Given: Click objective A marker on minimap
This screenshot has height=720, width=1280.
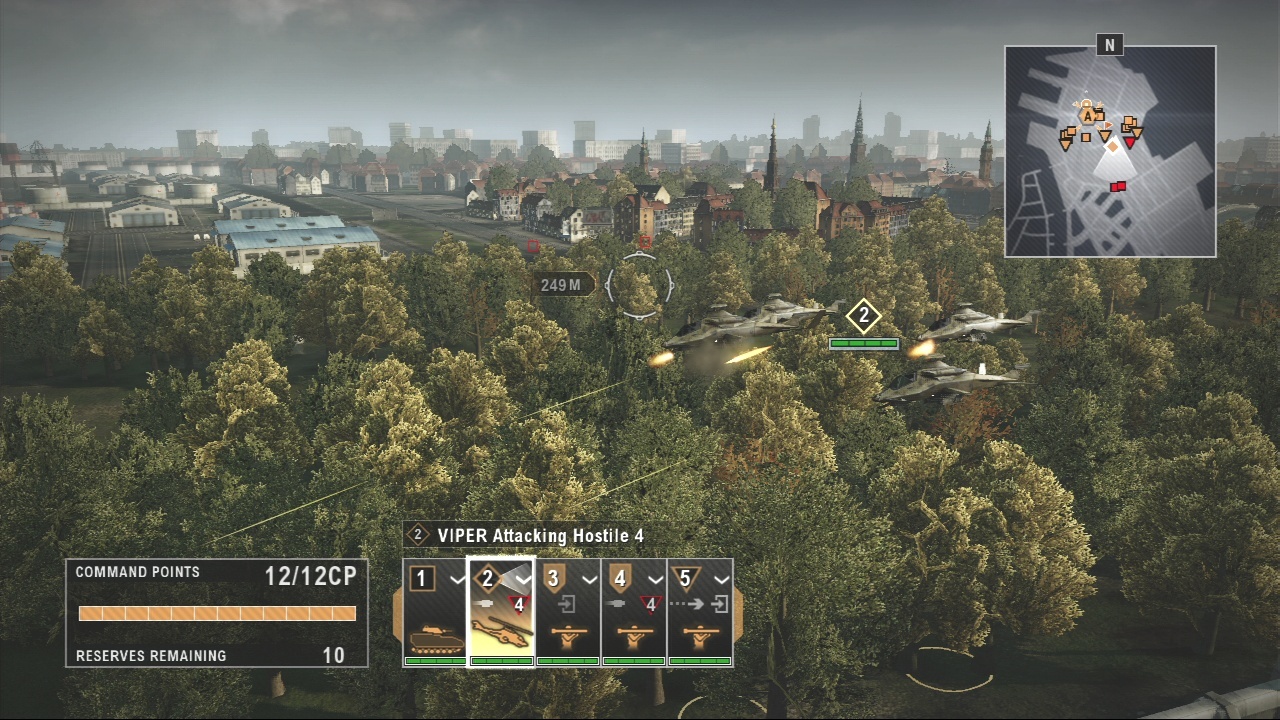Looking at the screenshot, I should (1086, 116).
